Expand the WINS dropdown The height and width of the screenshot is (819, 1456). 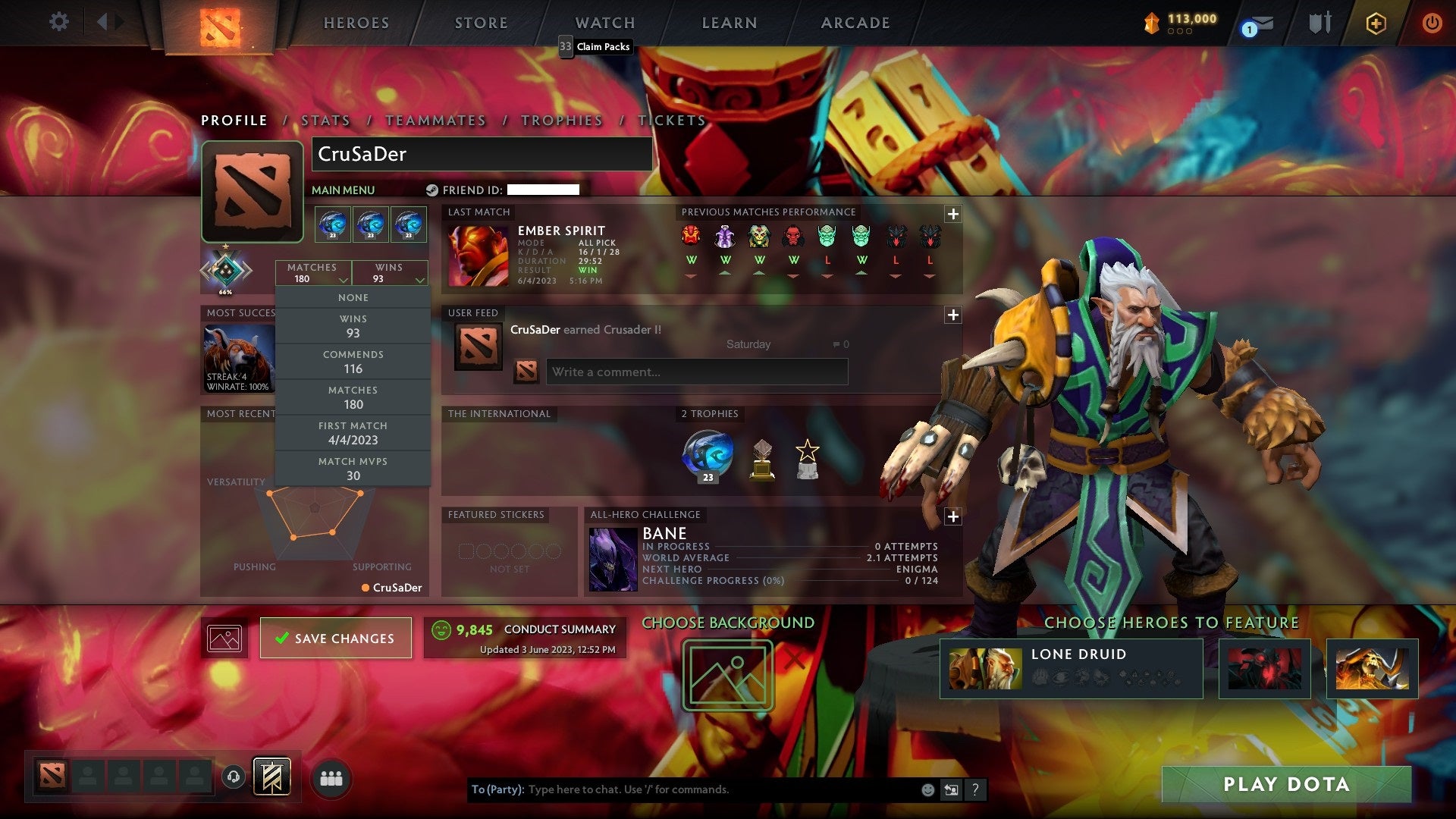390,273
